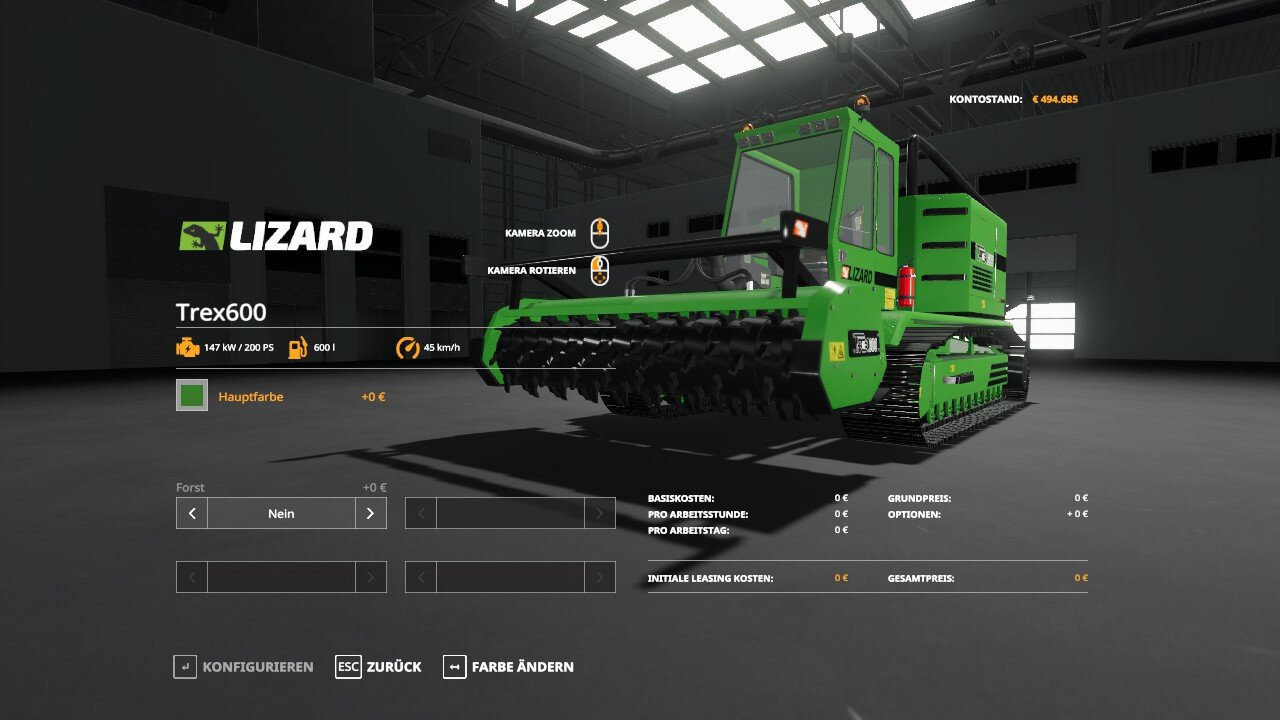
Task: Activate the Farbe Ändern button
Action: tap(509, 667)
